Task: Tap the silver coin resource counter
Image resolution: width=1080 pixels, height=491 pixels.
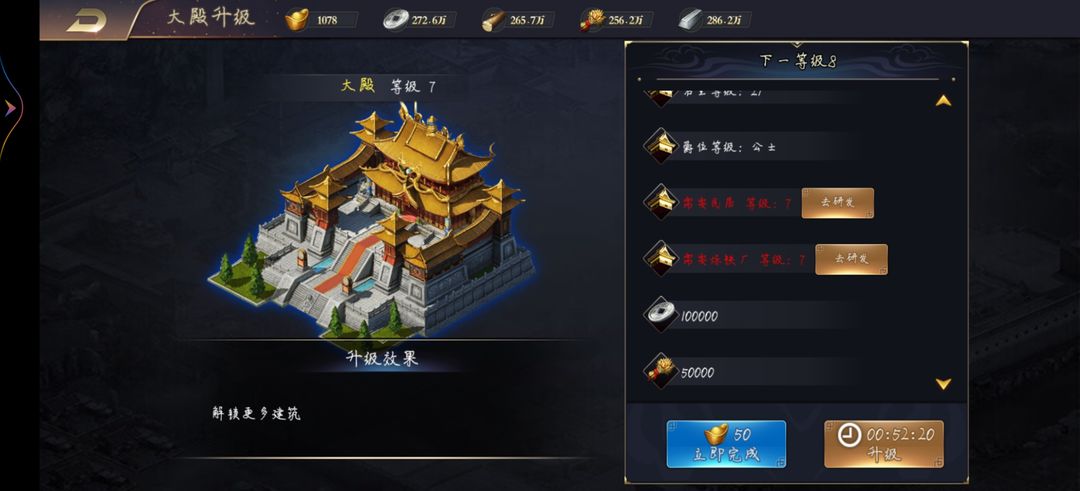Action: (420, 19)
